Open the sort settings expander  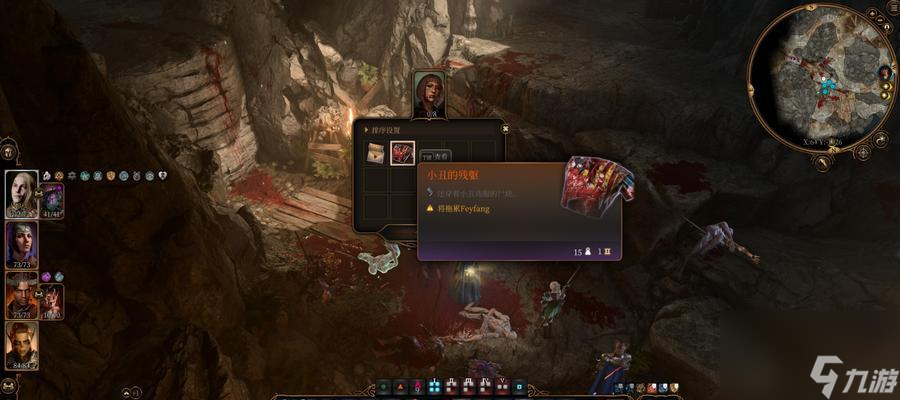(366, 129)
